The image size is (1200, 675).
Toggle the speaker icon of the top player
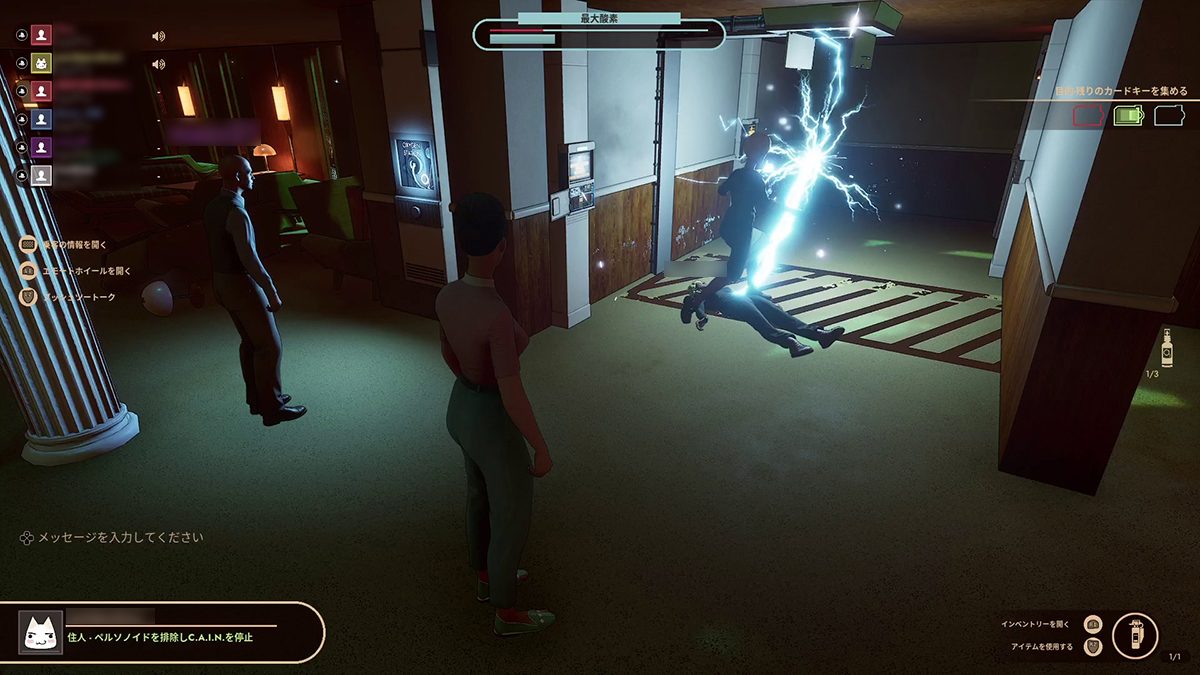(x=158, y=36)
